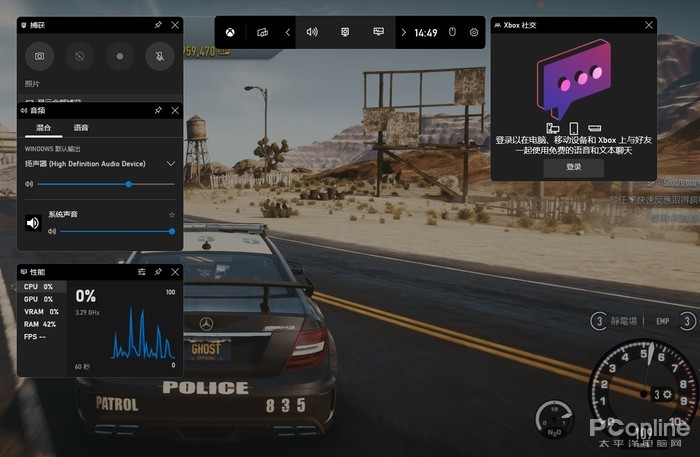The image size is (700, 457).
Task: Open Game Bar settings with the gear icon
Action: coord(474,32)
